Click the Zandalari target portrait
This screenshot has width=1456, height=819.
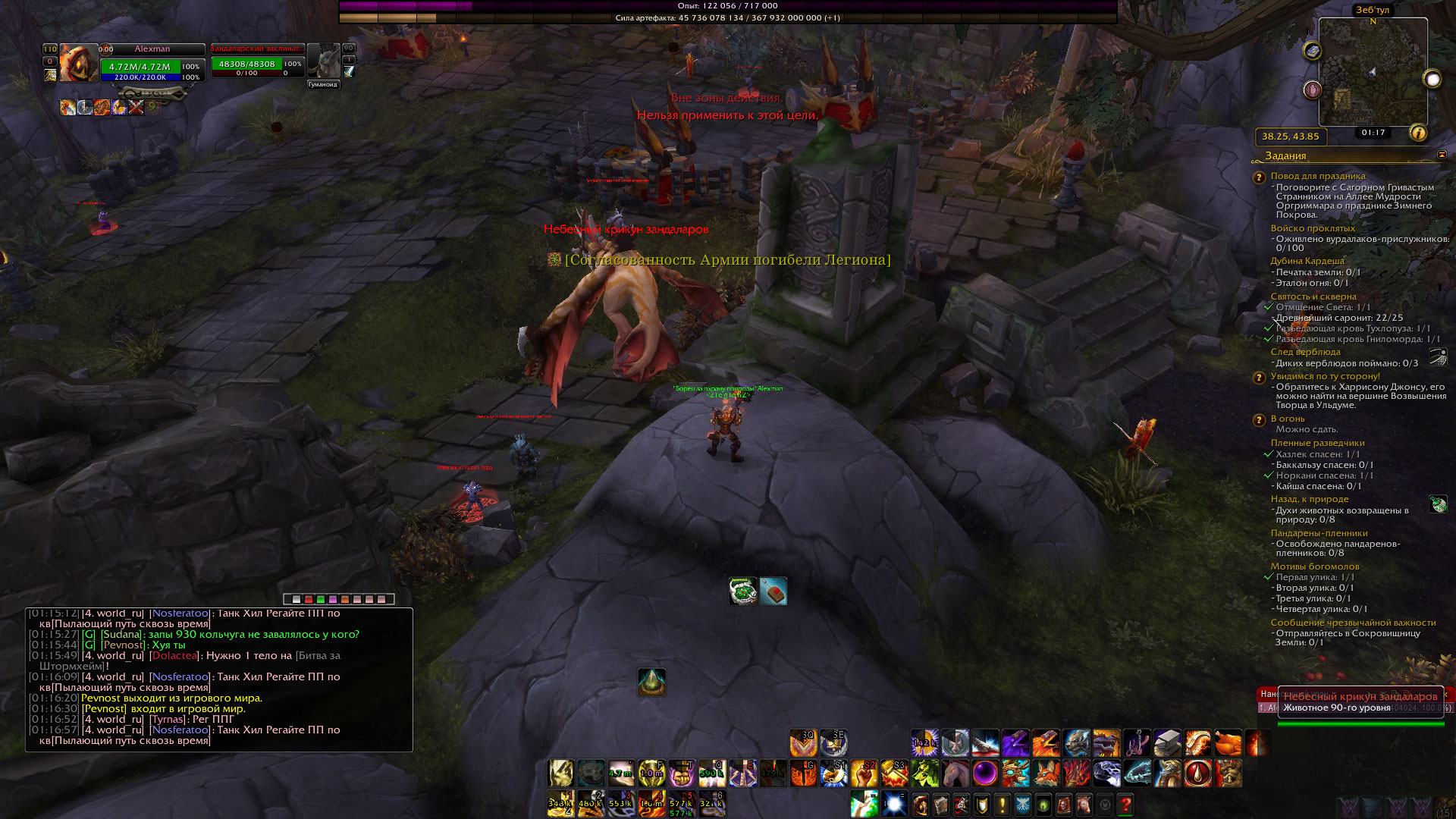click(325, 61)
